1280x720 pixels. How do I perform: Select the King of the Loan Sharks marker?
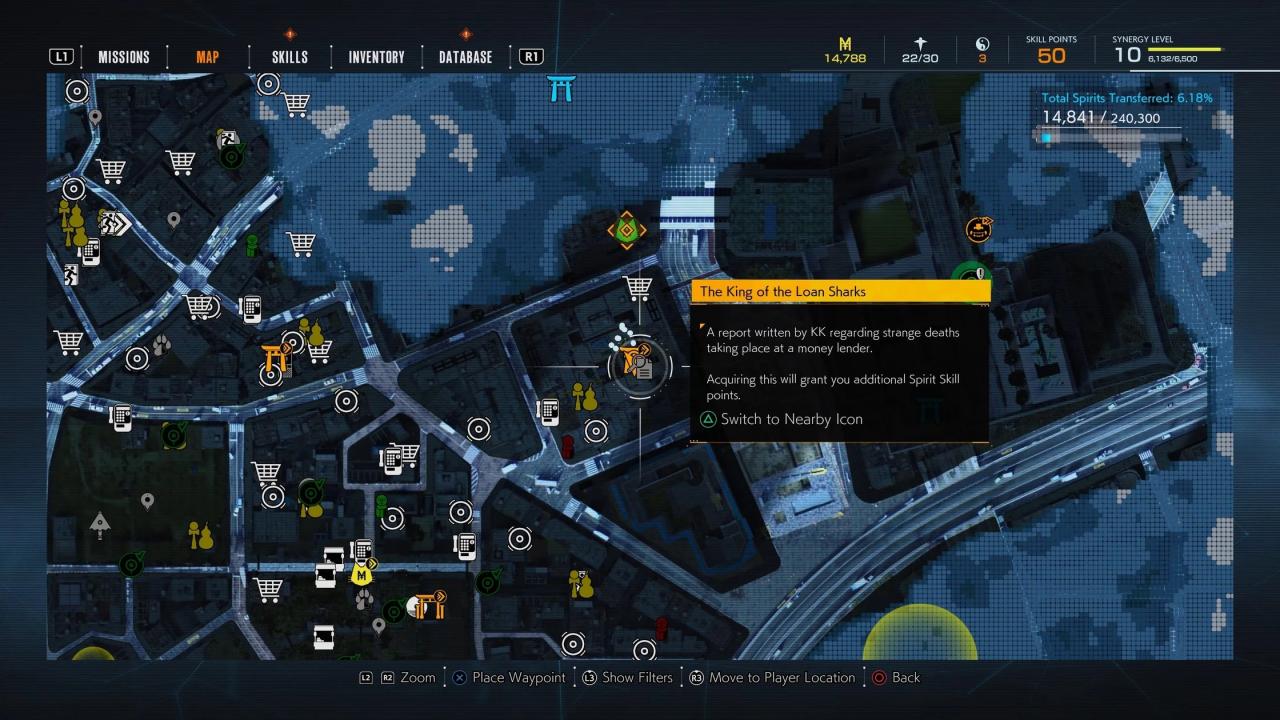[x=636, y=364]
